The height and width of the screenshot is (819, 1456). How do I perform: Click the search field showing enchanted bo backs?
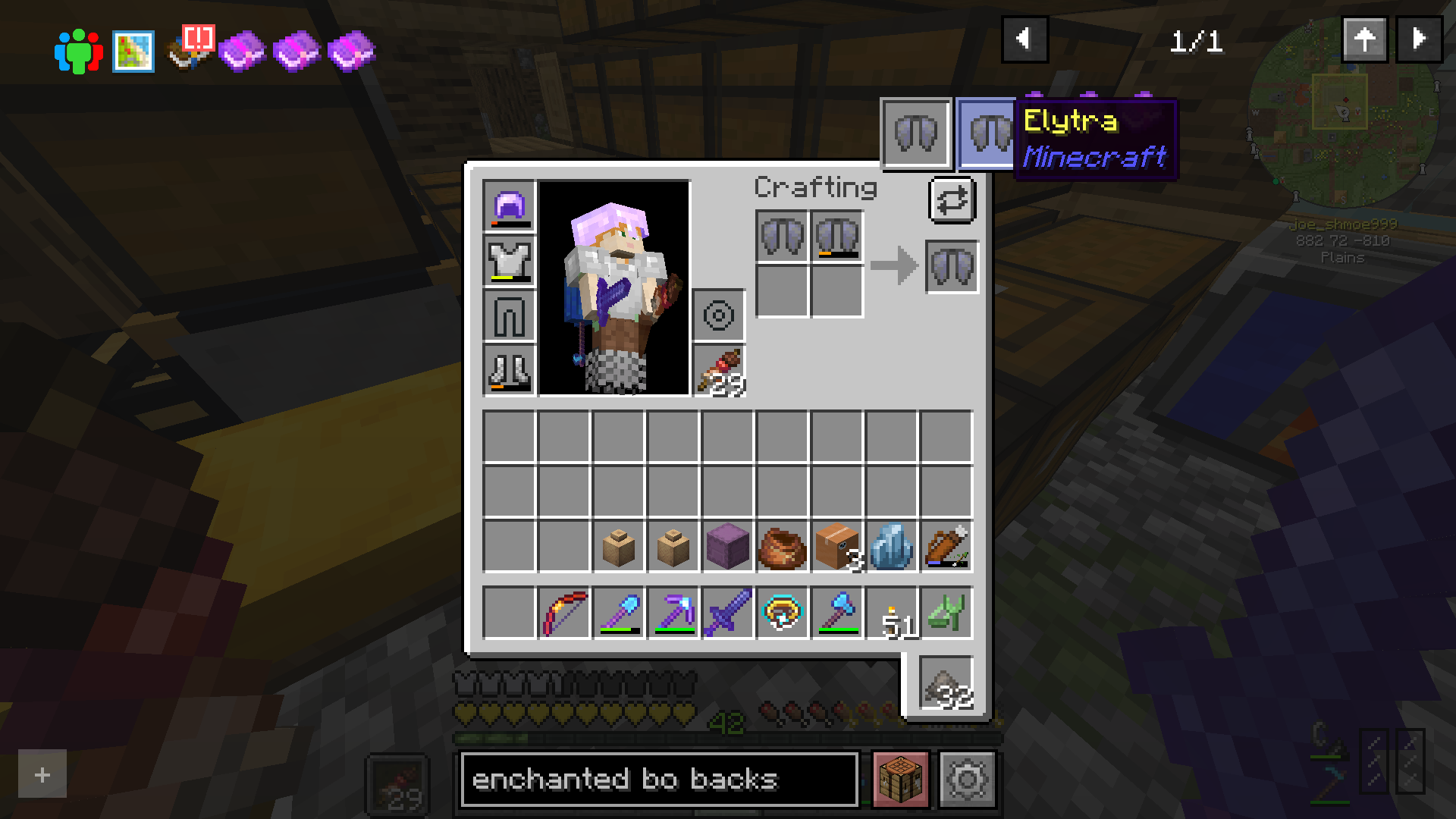coord(658,779)
